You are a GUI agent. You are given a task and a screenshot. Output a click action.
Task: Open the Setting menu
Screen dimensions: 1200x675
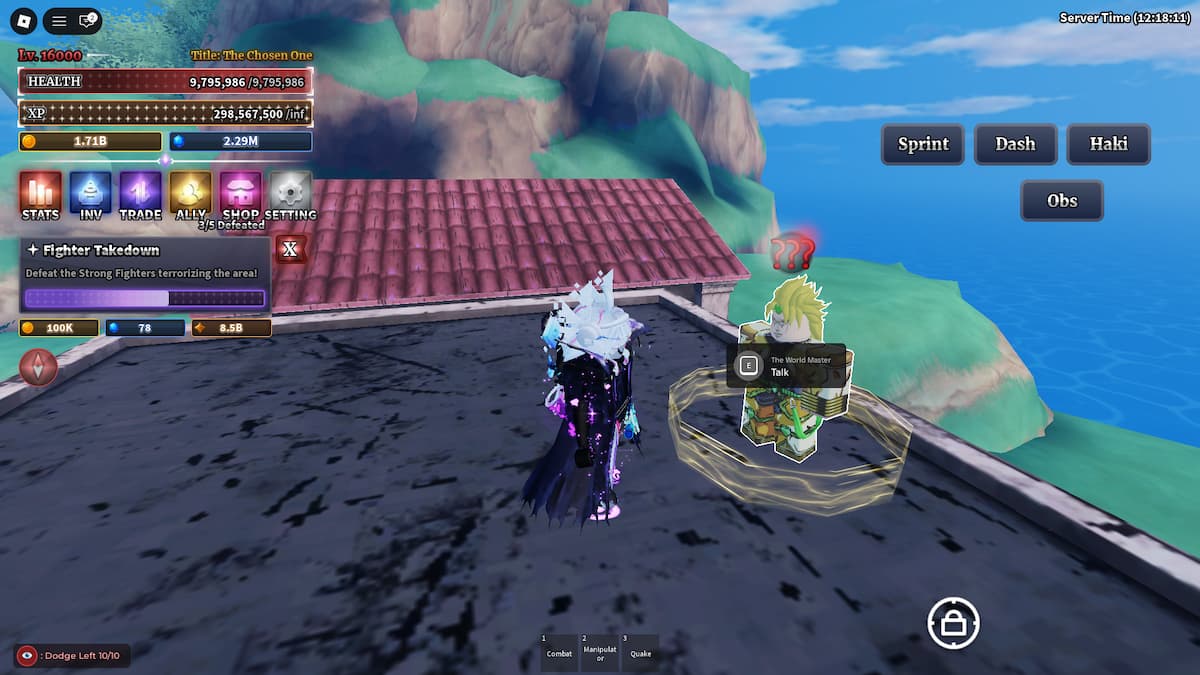[291, 193]
